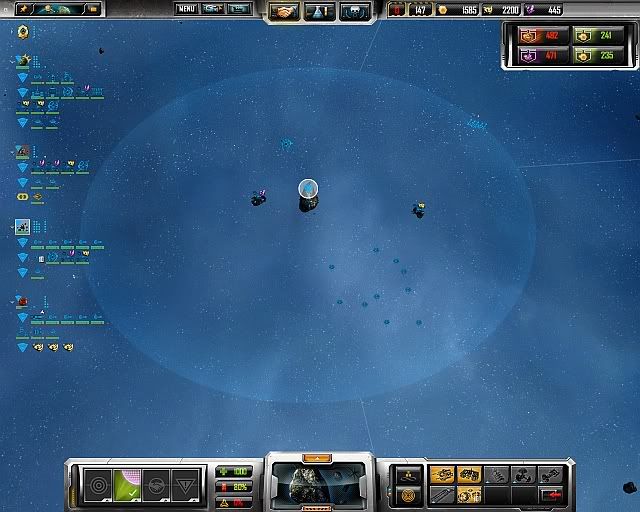Select the purple player 471 entry
This screenshot has width=640, height=512.
coord(537,57)
